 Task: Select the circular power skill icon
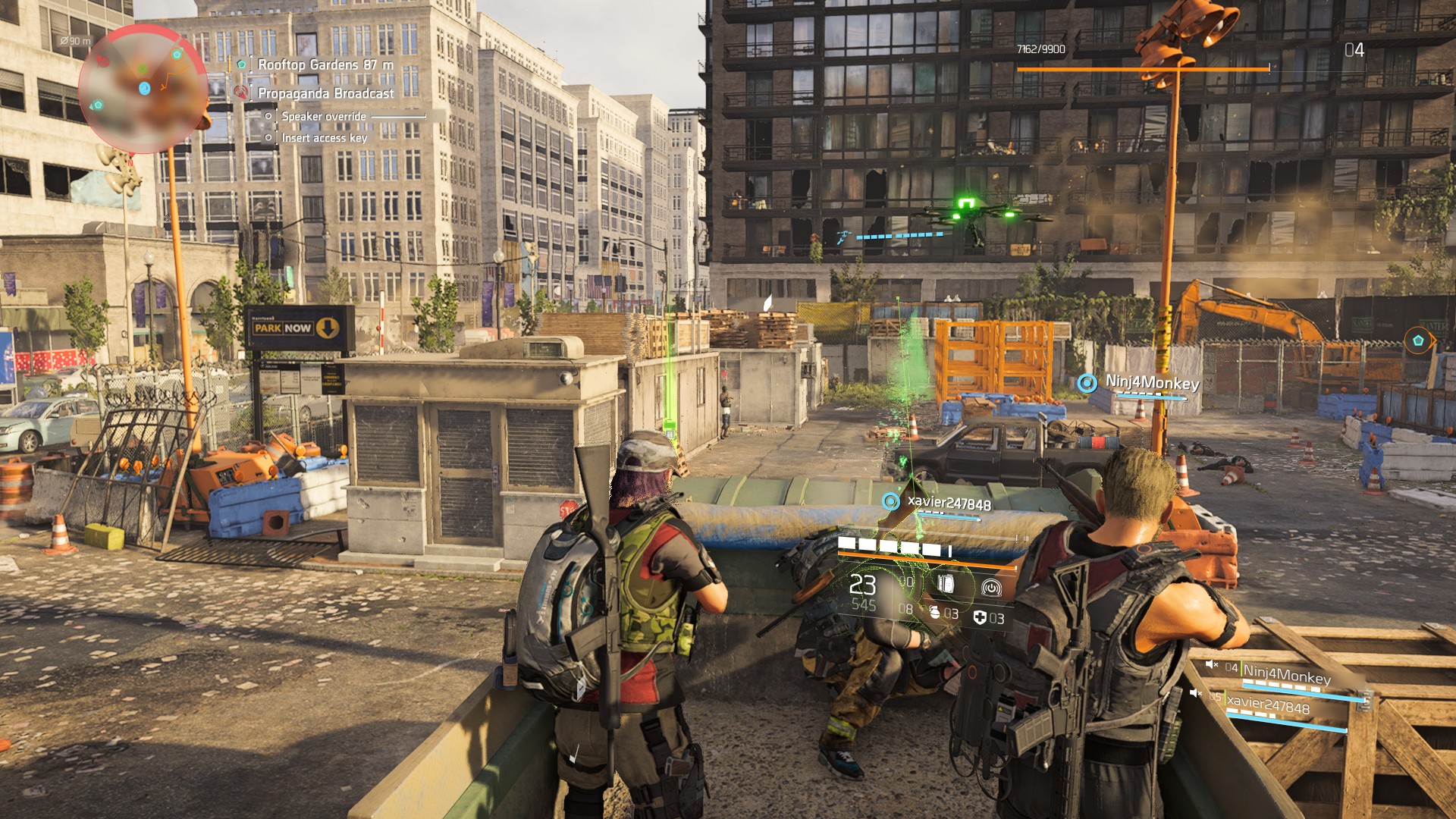[992, 588]
